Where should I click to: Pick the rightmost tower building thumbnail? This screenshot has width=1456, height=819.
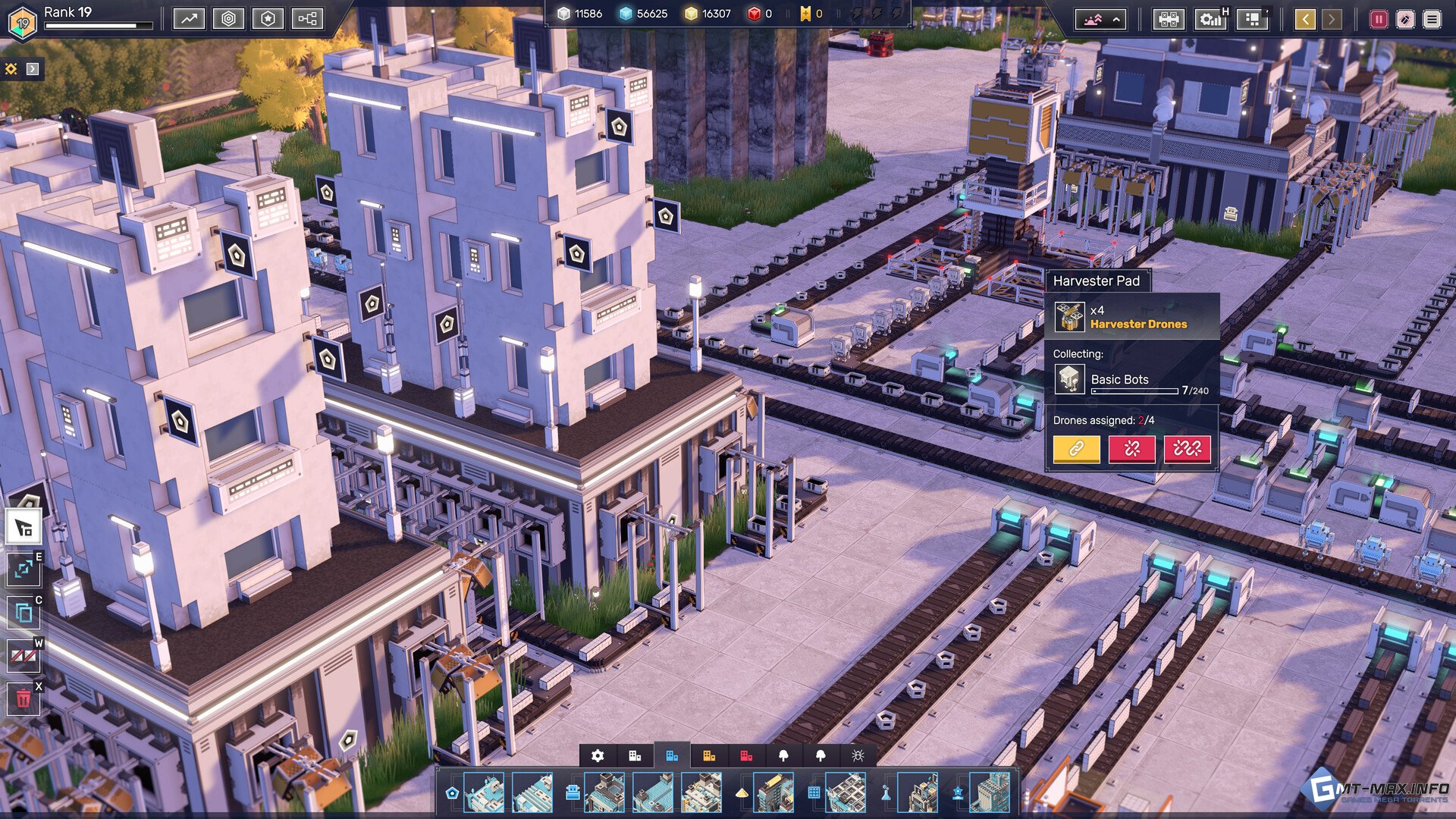point(990,792)
